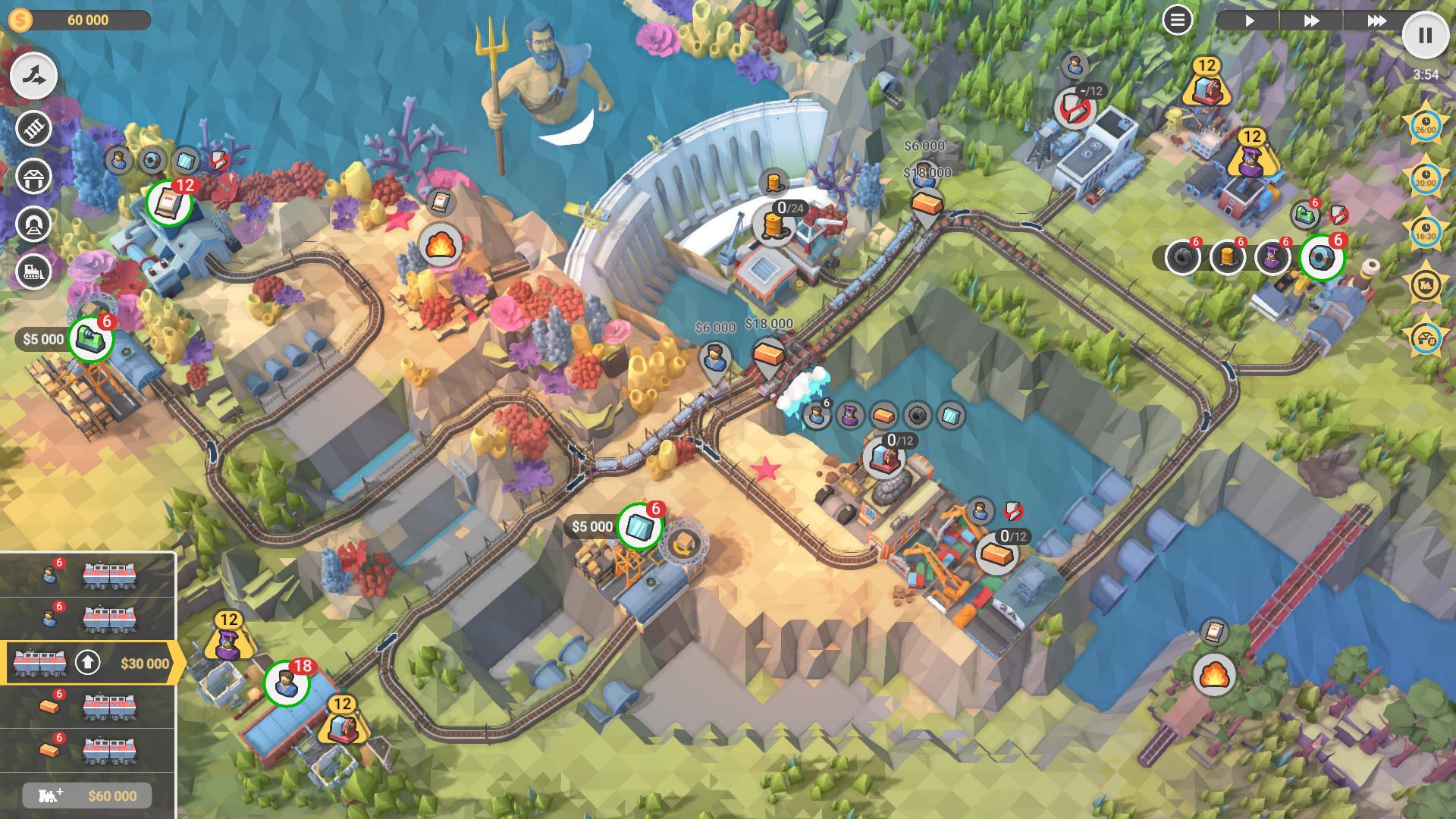Open the station construction tool
This screenshot has width=1456, height=819.
tap(33, 176)
